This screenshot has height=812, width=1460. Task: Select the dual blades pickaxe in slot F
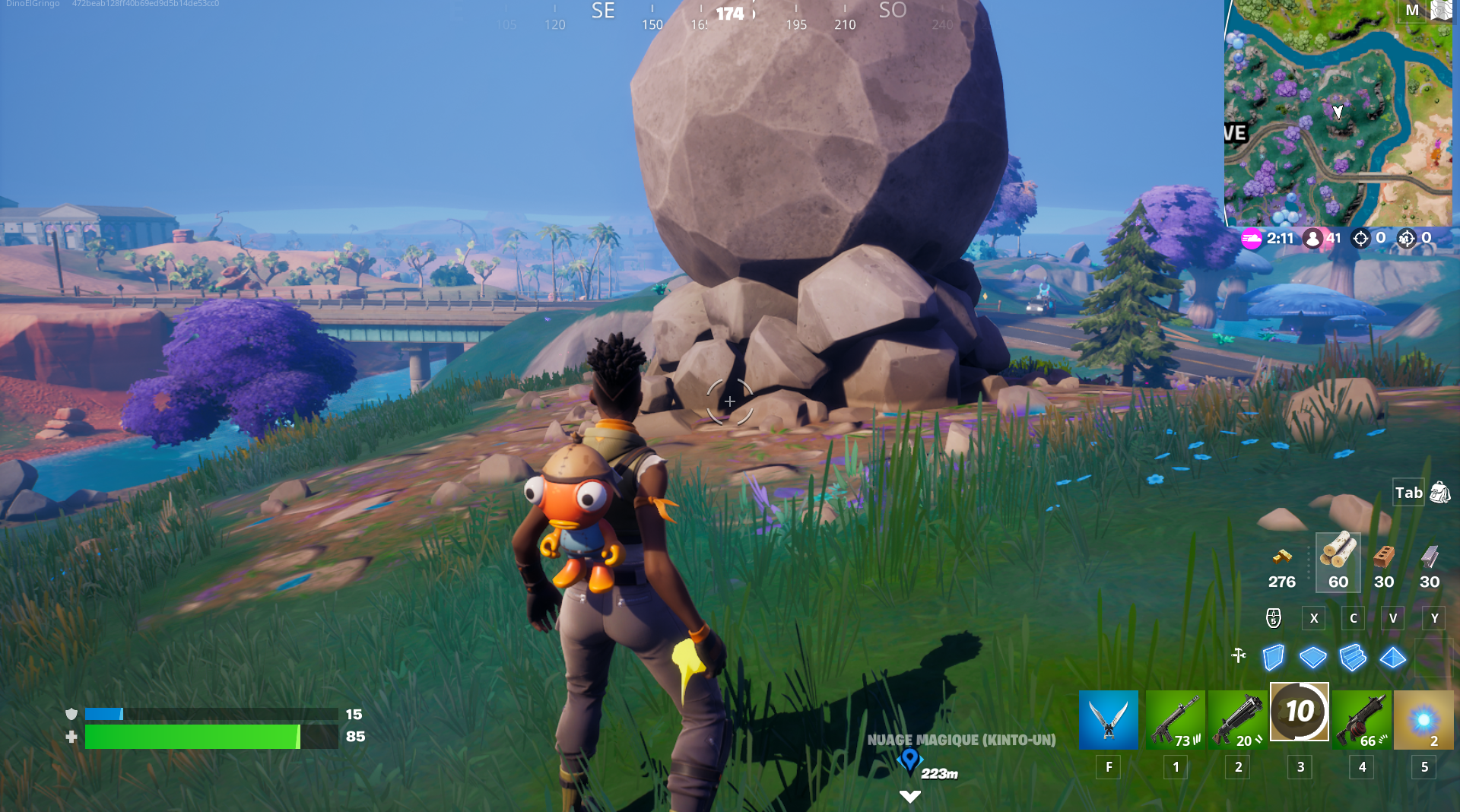[1109, 719]
